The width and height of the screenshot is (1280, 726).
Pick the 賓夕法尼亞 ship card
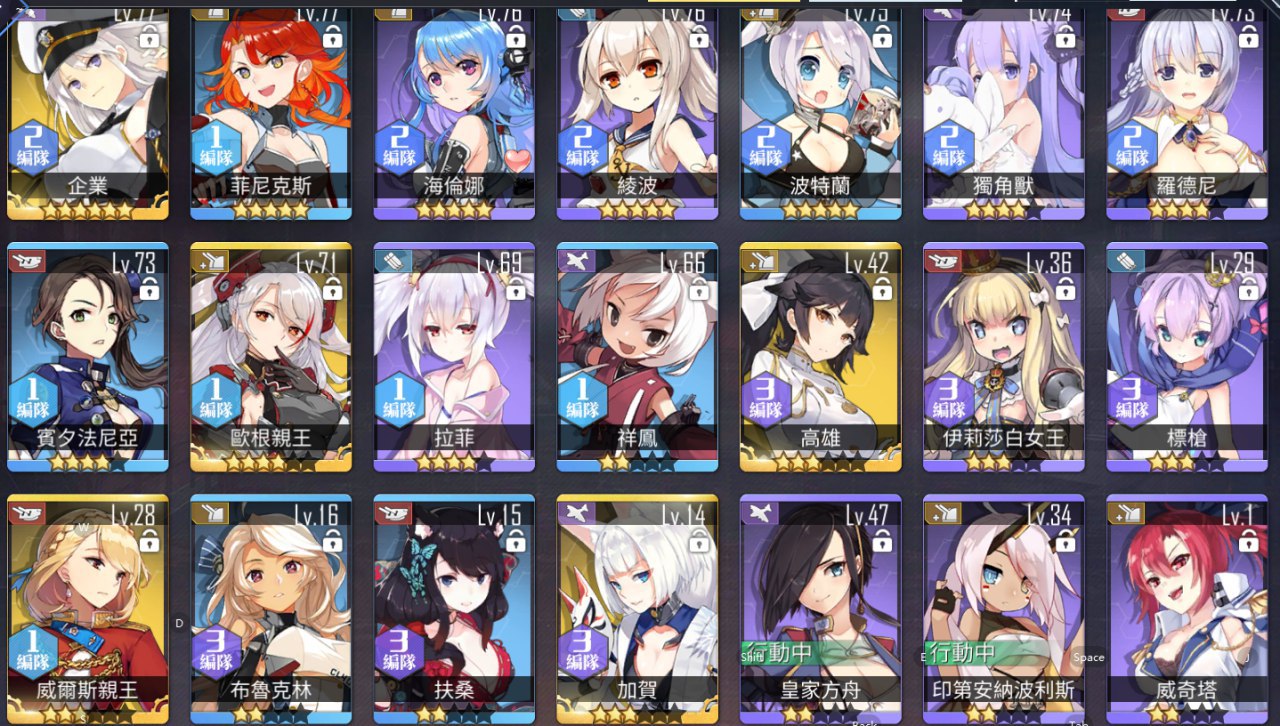click(x=88, y=355)
